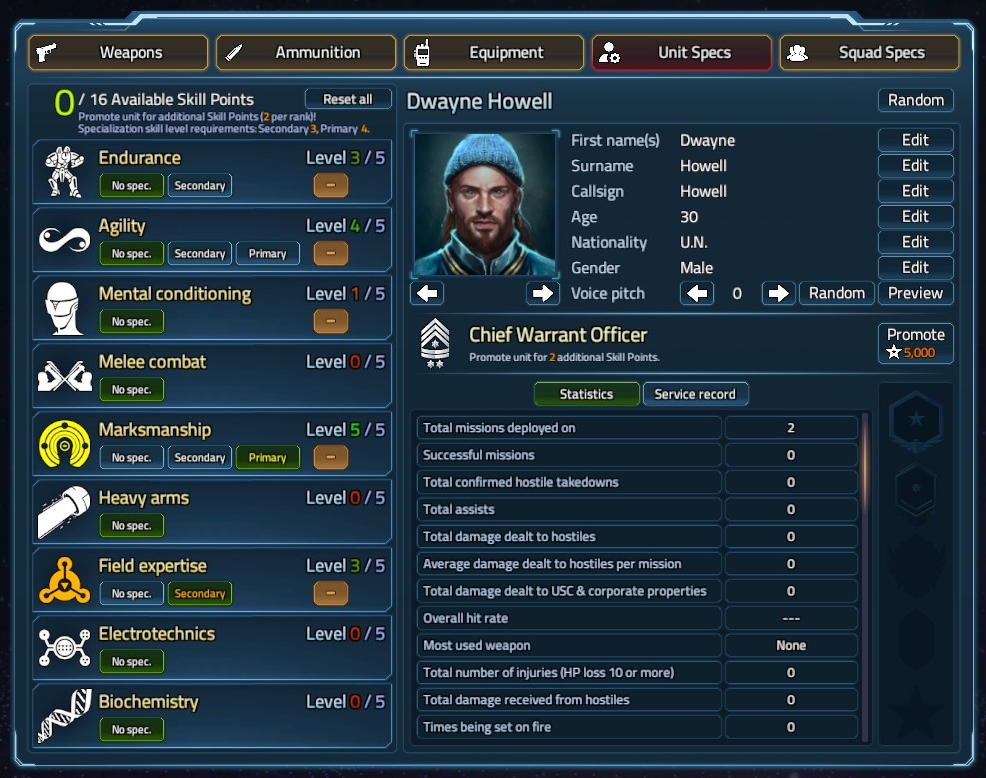
Task: Edit the Surname field
Action: 915,166
